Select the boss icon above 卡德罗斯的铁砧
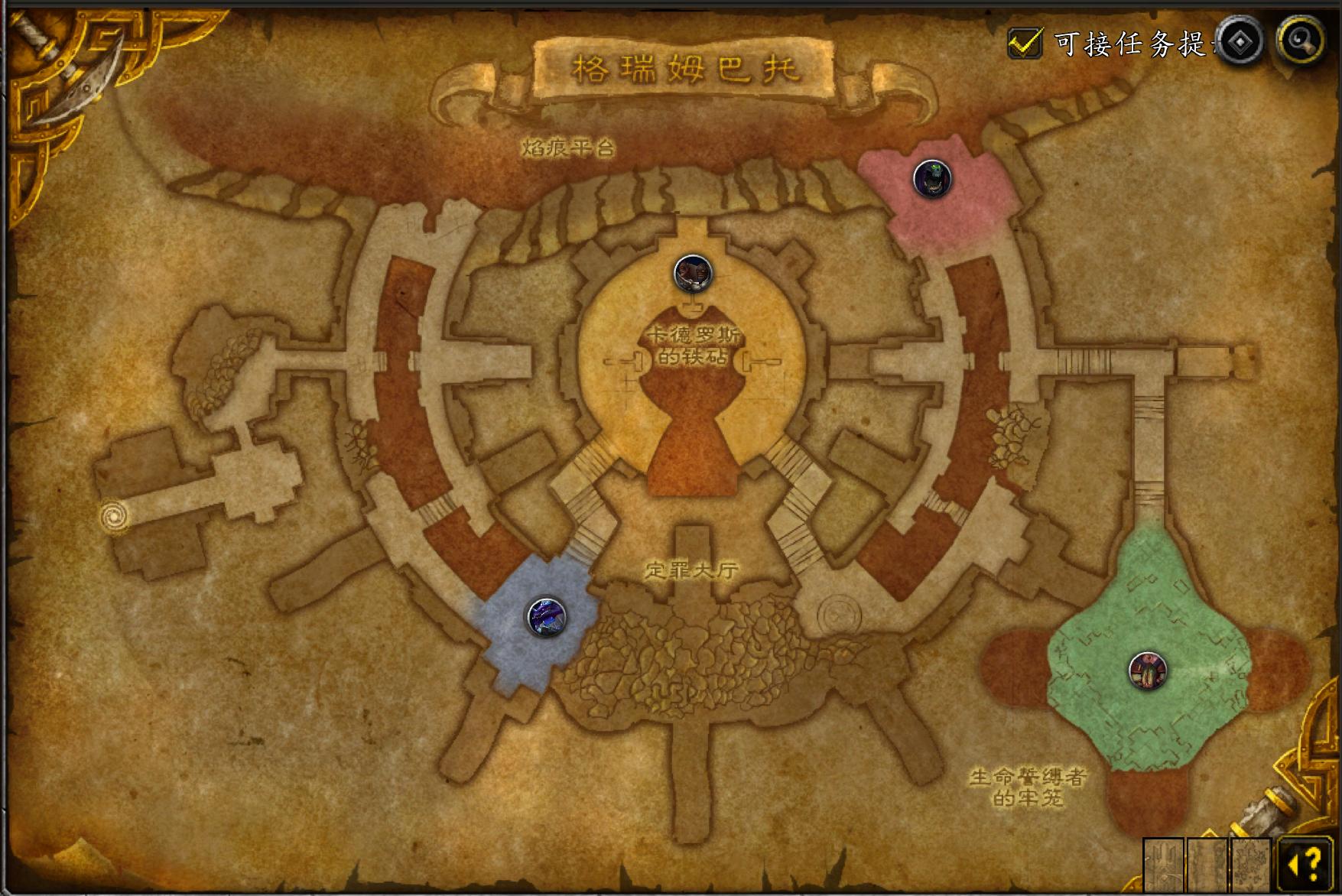This screenshot has width=1342, height=896. coord(693,273)
